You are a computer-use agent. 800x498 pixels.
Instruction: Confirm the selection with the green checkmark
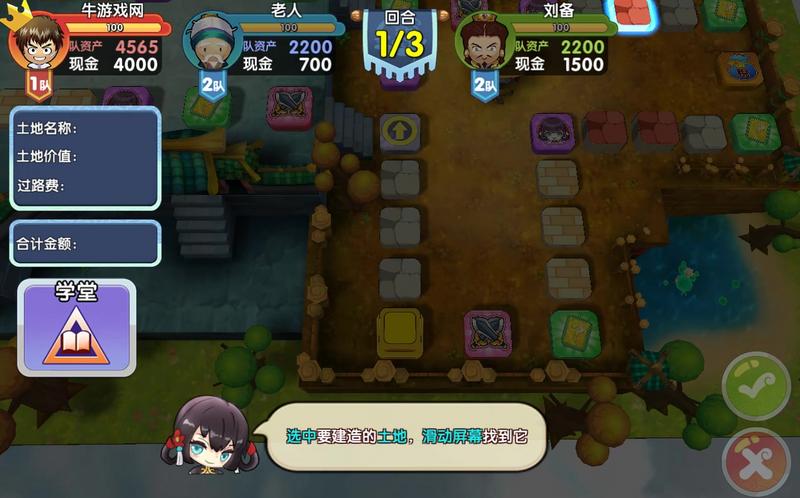click(x=757, y=386)
